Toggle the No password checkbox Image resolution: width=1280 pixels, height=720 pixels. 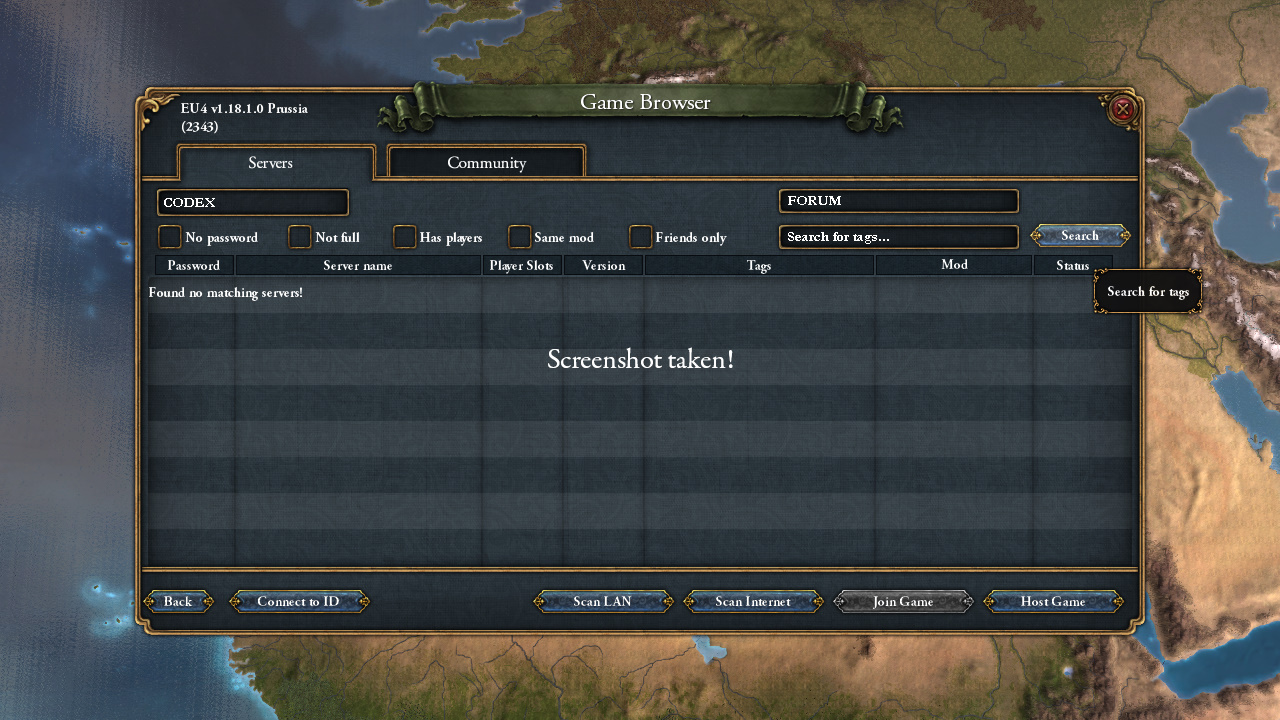(170, 237)
